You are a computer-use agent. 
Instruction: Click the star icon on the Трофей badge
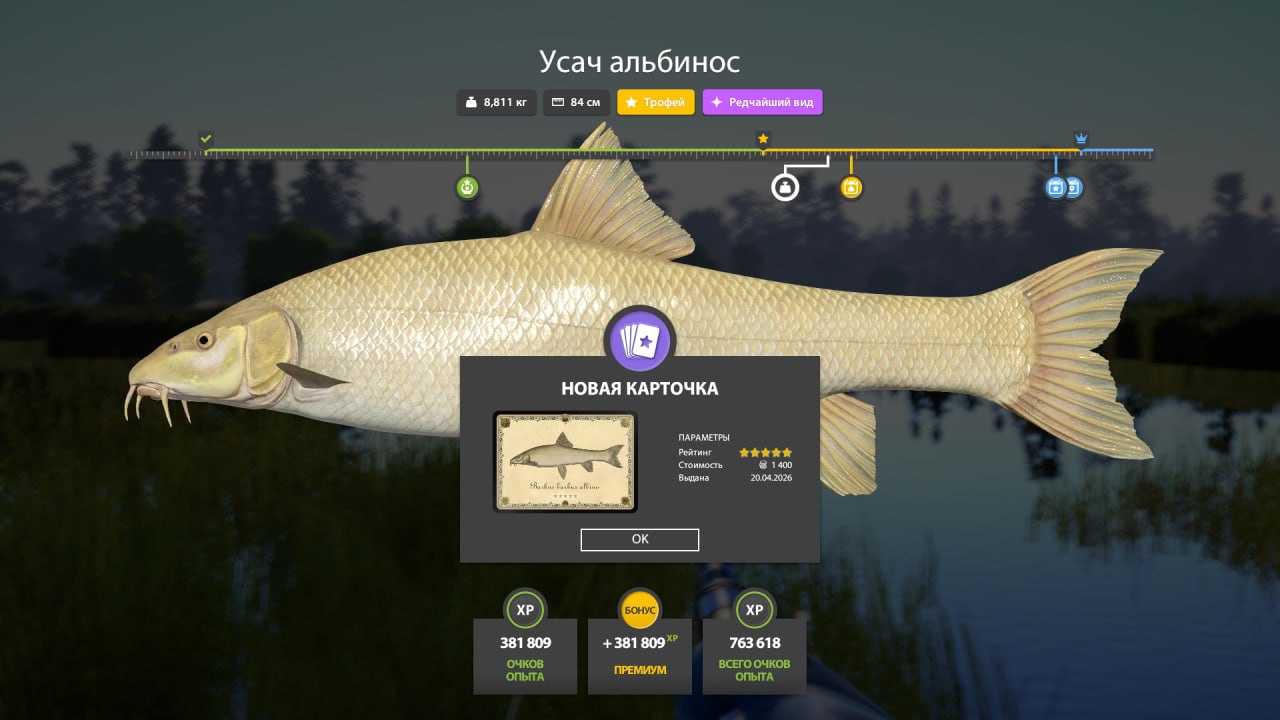[631, 102]
